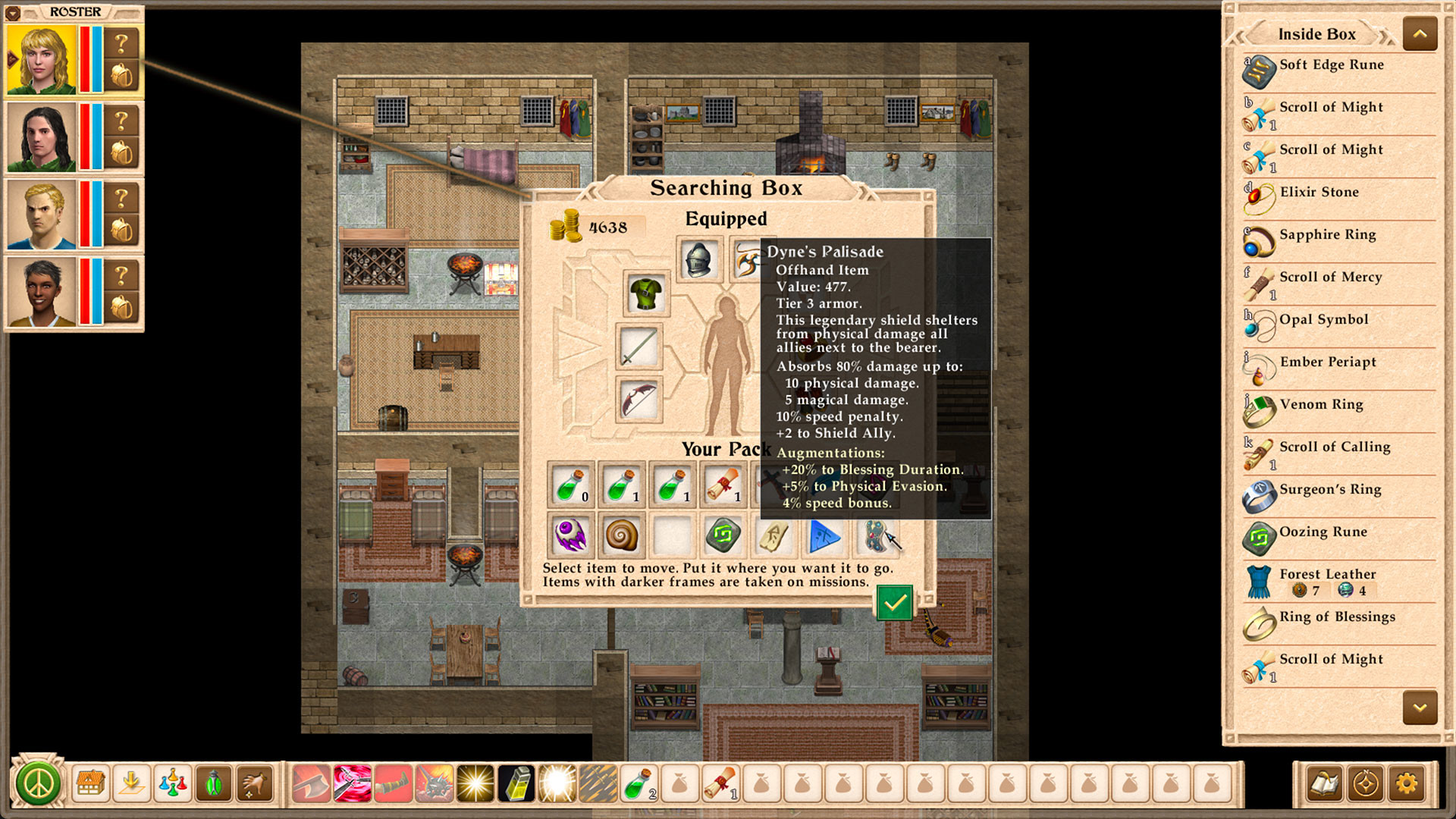Click the up chevron atop the Inside Box
This screenshot has height=819, width=1456.
pyautogui.click(x=1419, y=33)
